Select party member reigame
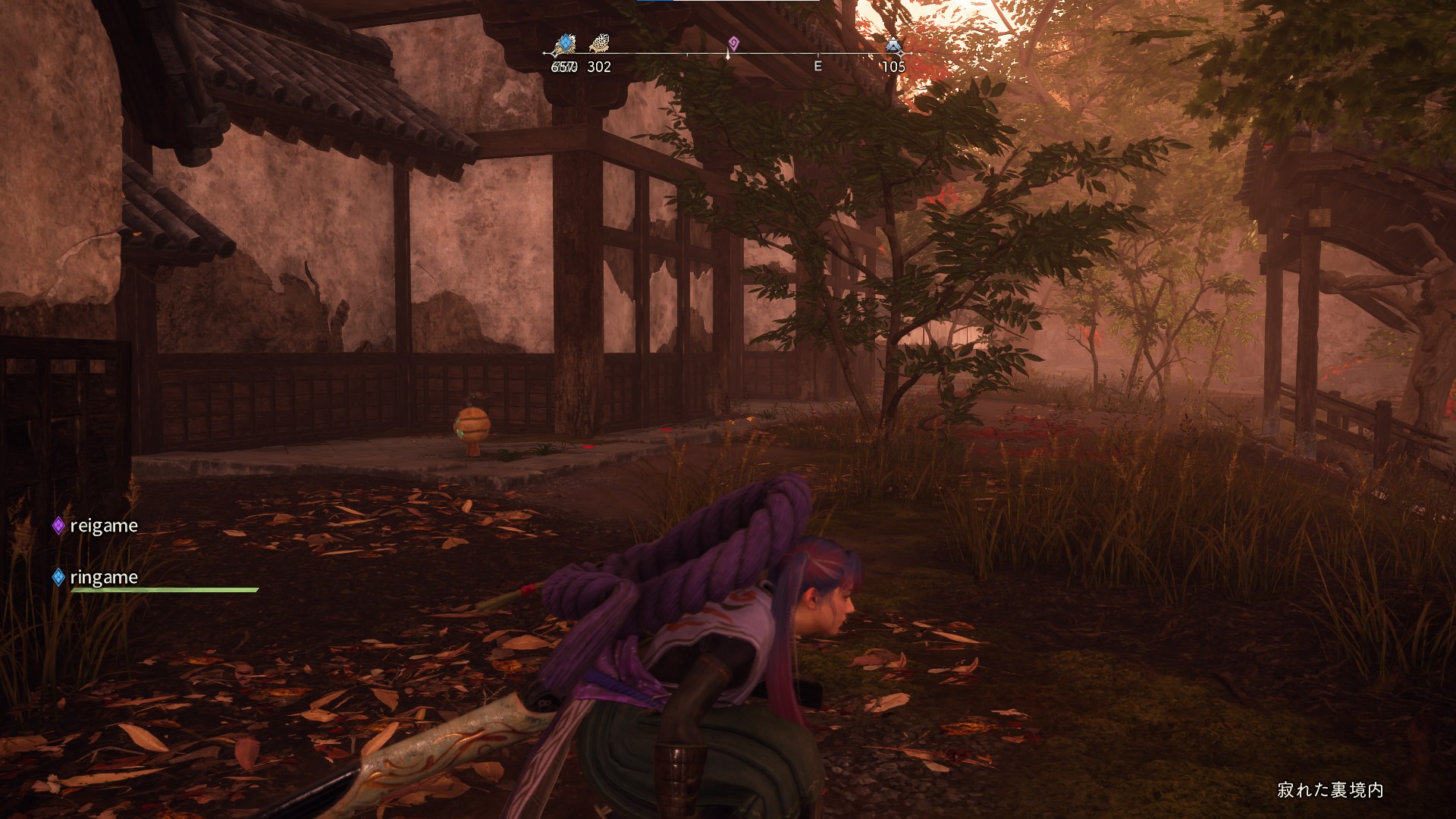 coord(103,526)
